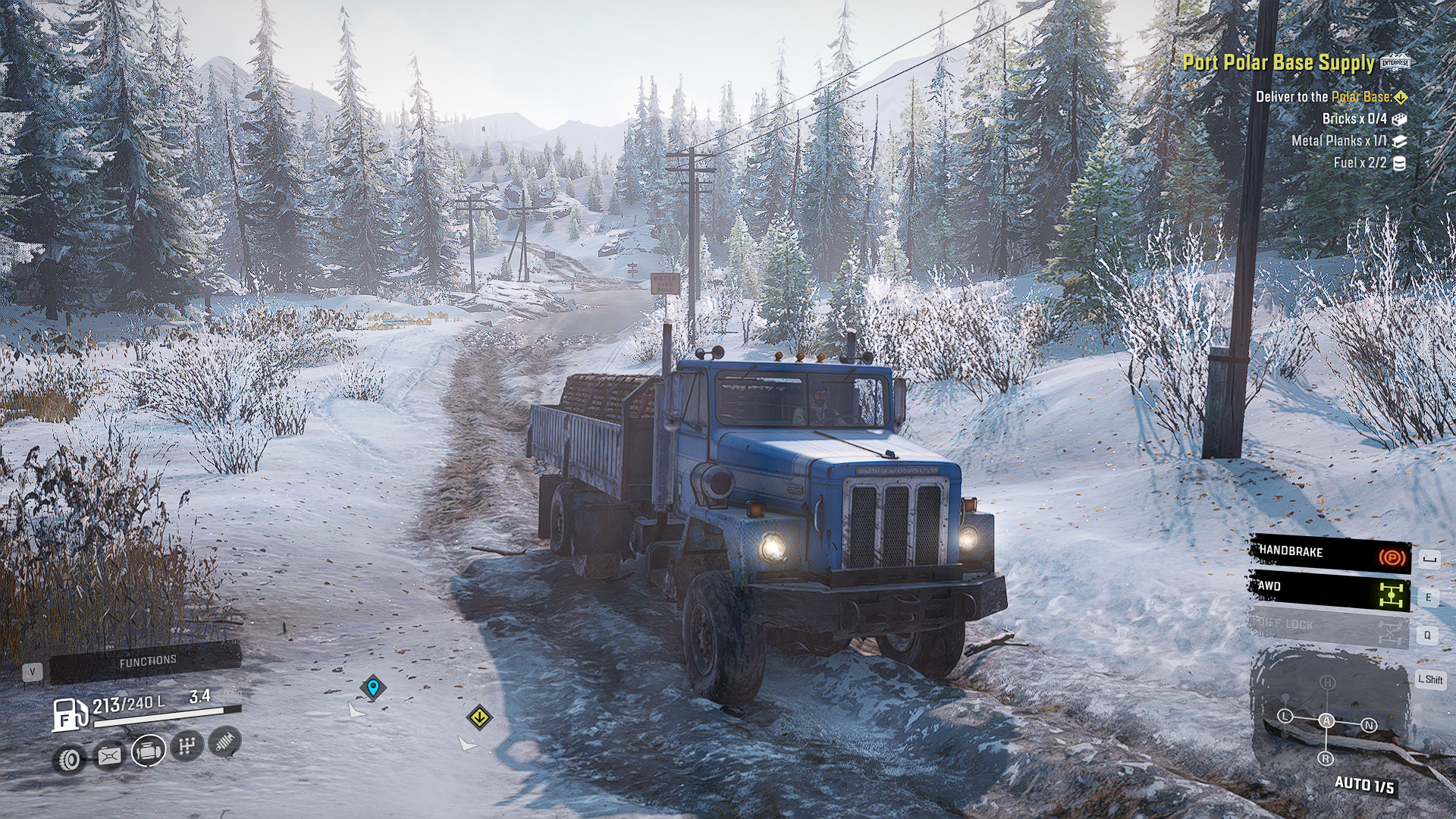
Task: Click the highlighted engine status icon
Action: [149, 751]
